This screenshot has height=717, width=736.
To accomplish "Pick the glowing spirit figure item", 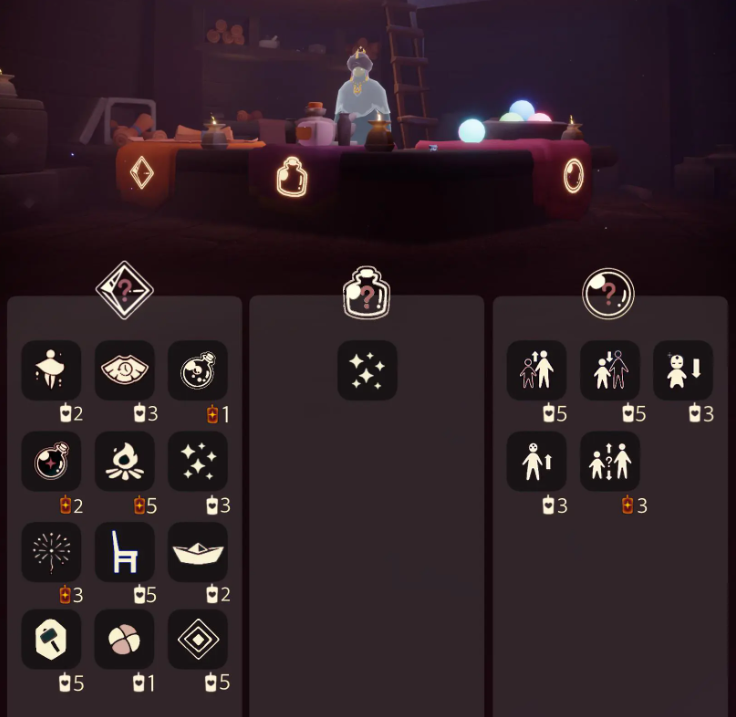I will coord(52,371).
